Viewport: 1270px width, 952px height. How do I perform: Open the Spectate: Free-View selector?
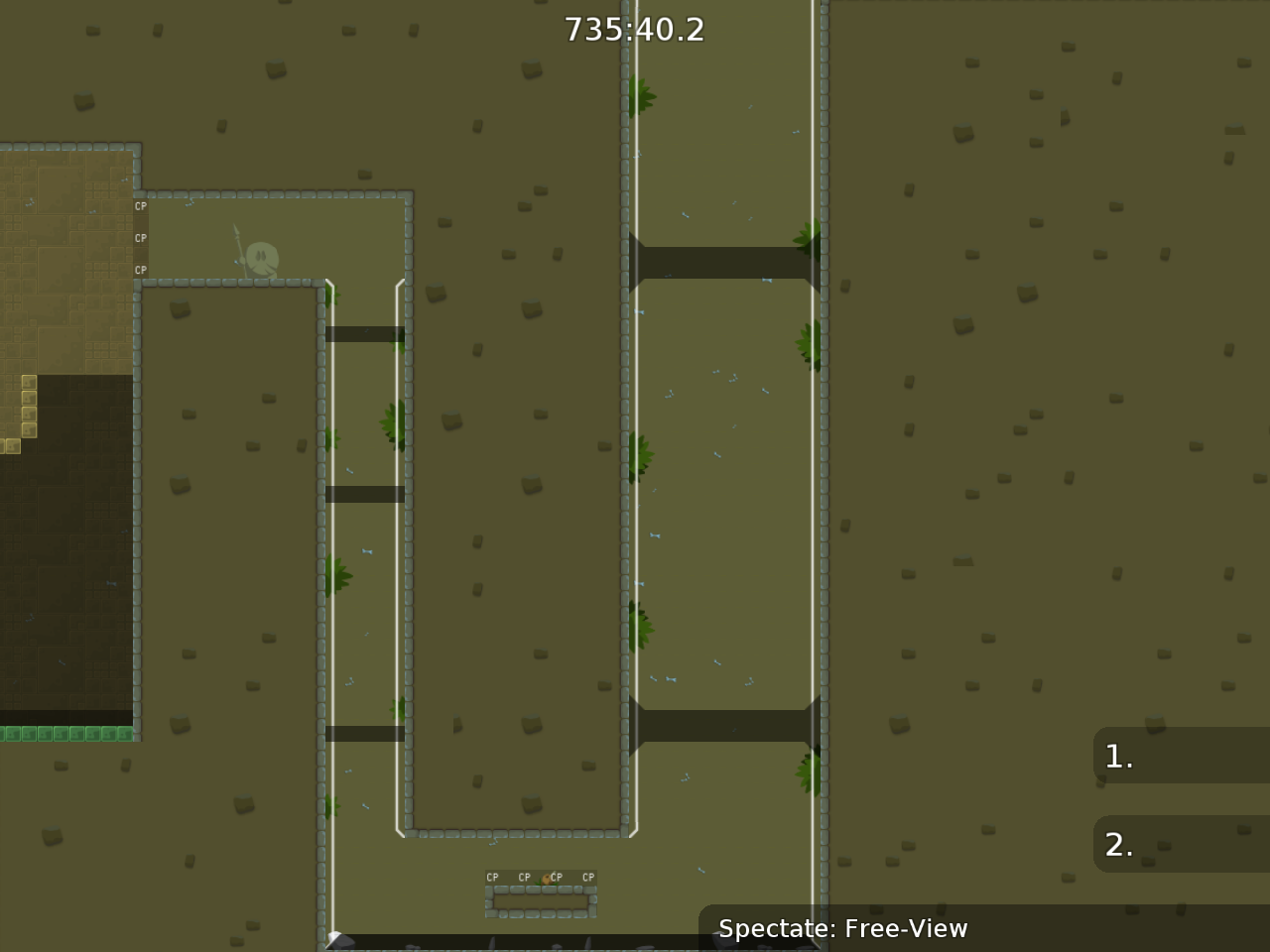(x=841, y=929)
